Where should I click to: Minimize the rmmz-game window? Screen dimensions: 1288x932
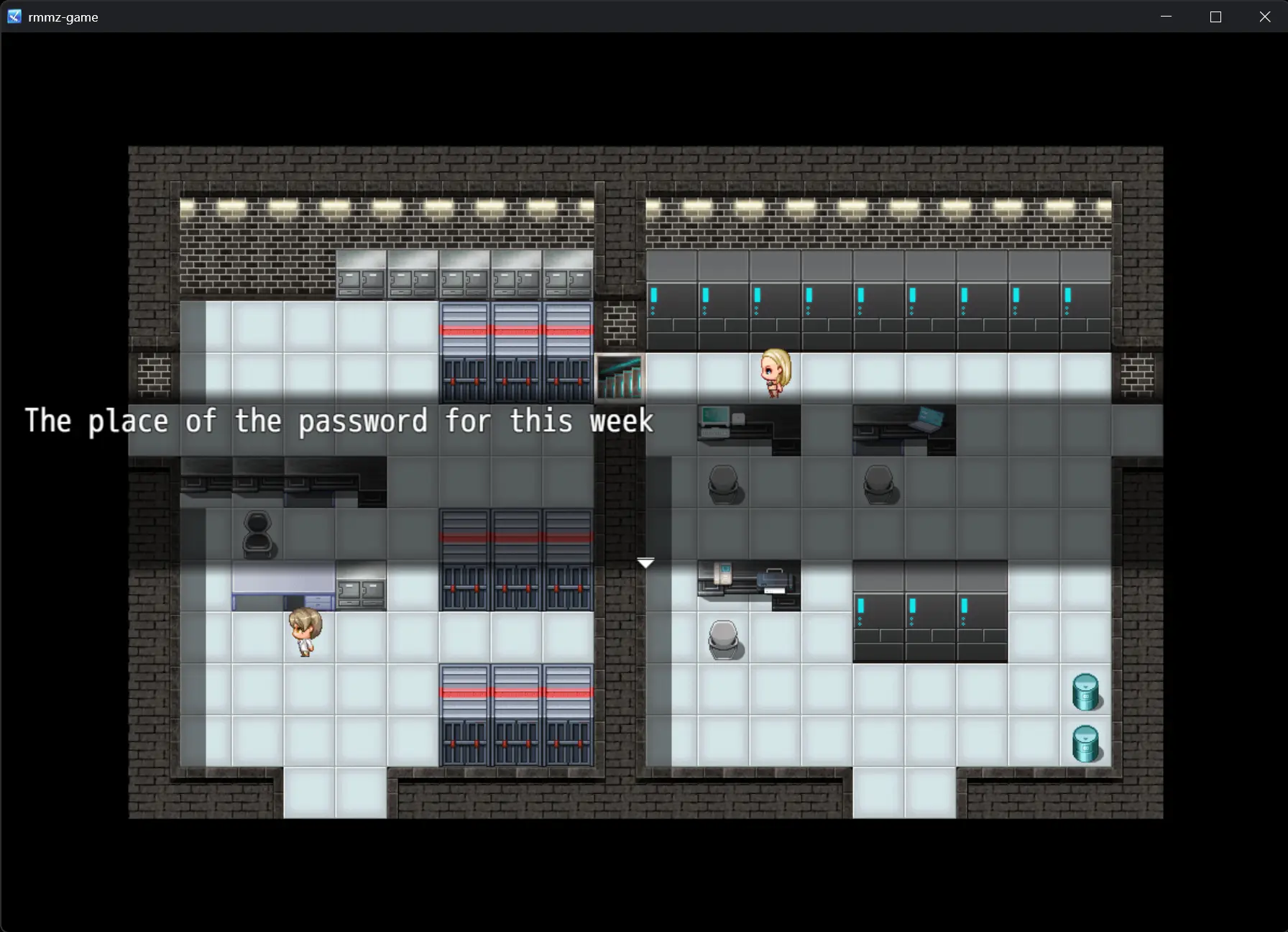pyautogui.click(x=1166, y=17)
